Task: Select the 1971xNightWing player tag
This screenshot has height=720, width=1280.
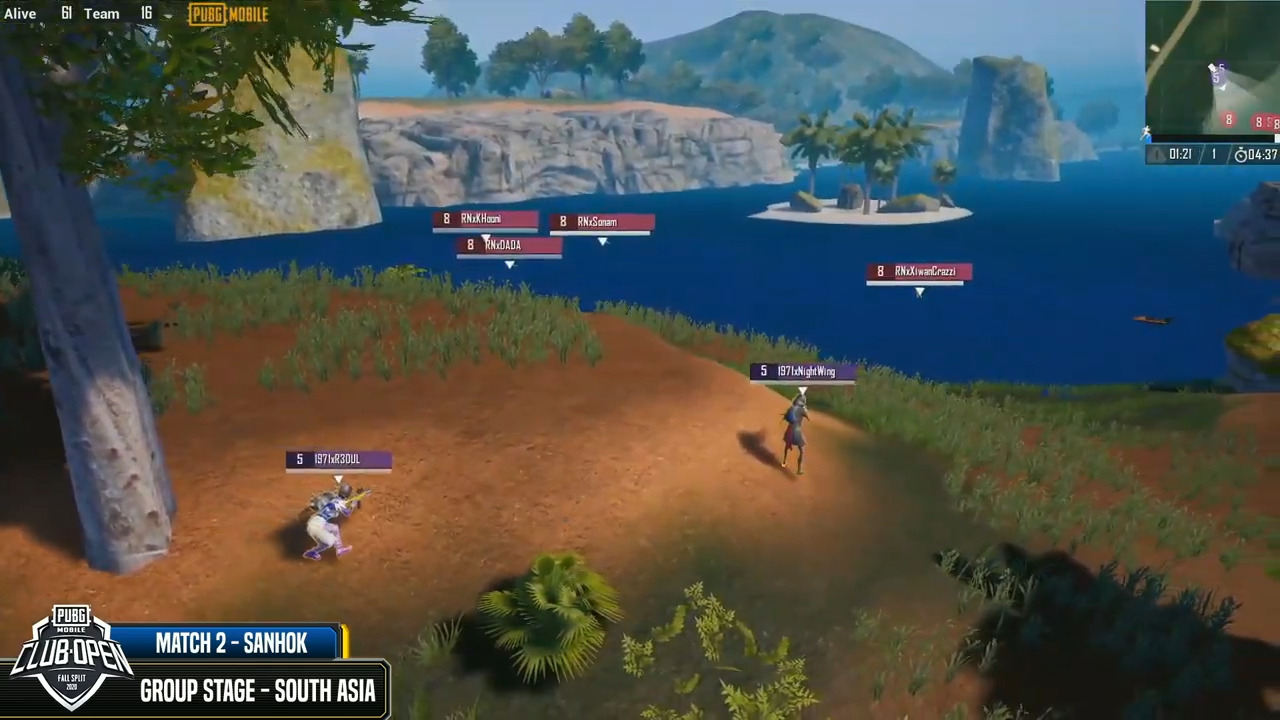Action: (802, 372)
